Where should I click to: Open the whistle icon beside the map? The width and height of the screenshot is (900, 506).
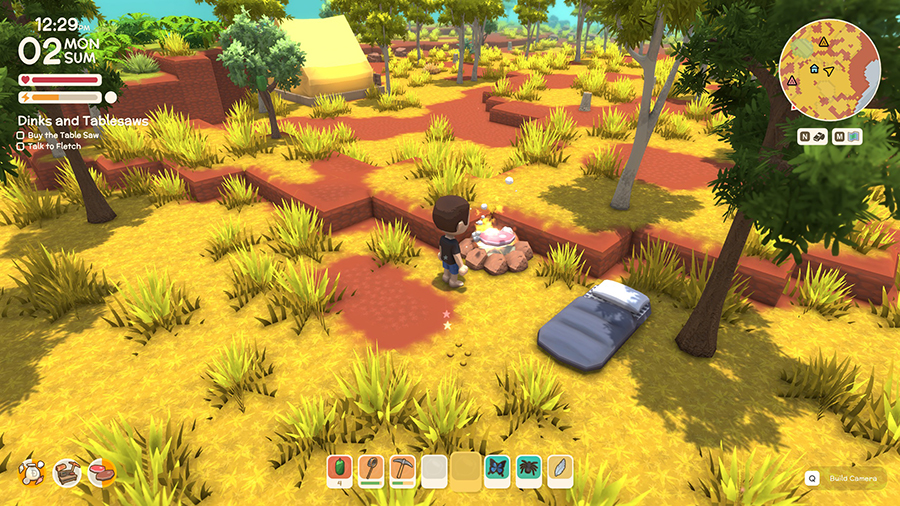coord(813,137)
